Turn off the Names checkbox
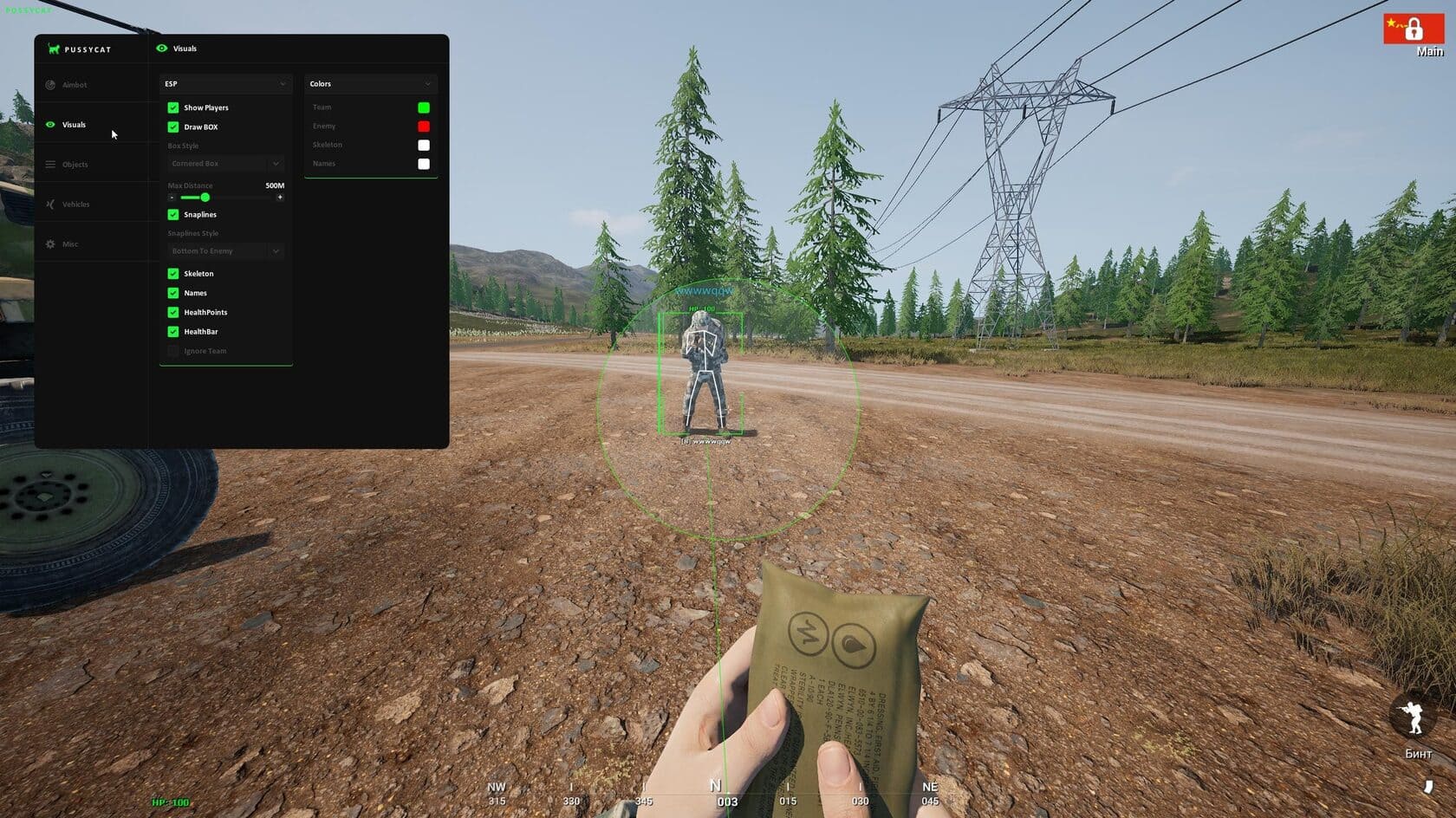Screen dimensions: 1456x818 click(x=173, y=293)
